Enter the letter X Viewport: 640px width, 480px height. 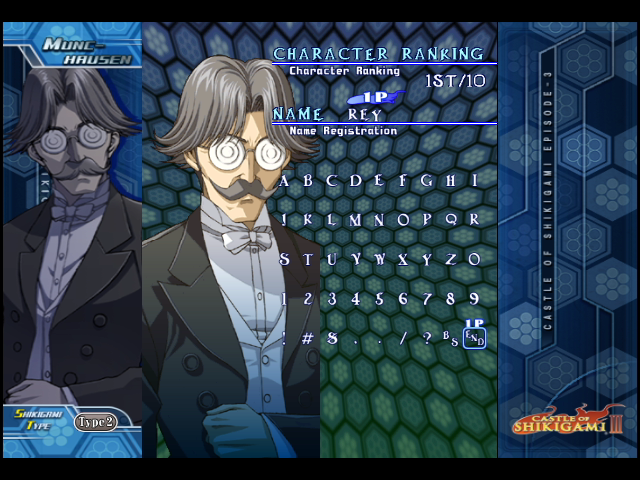[404, 260]
